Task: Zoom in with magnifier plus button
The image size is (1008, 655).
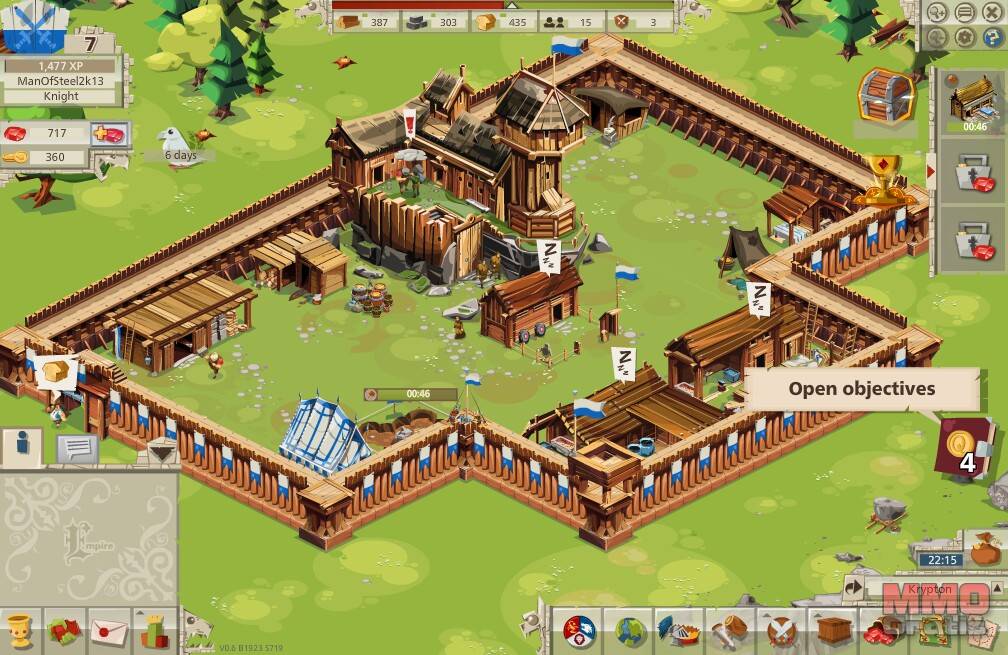Action: pos(937,13)
